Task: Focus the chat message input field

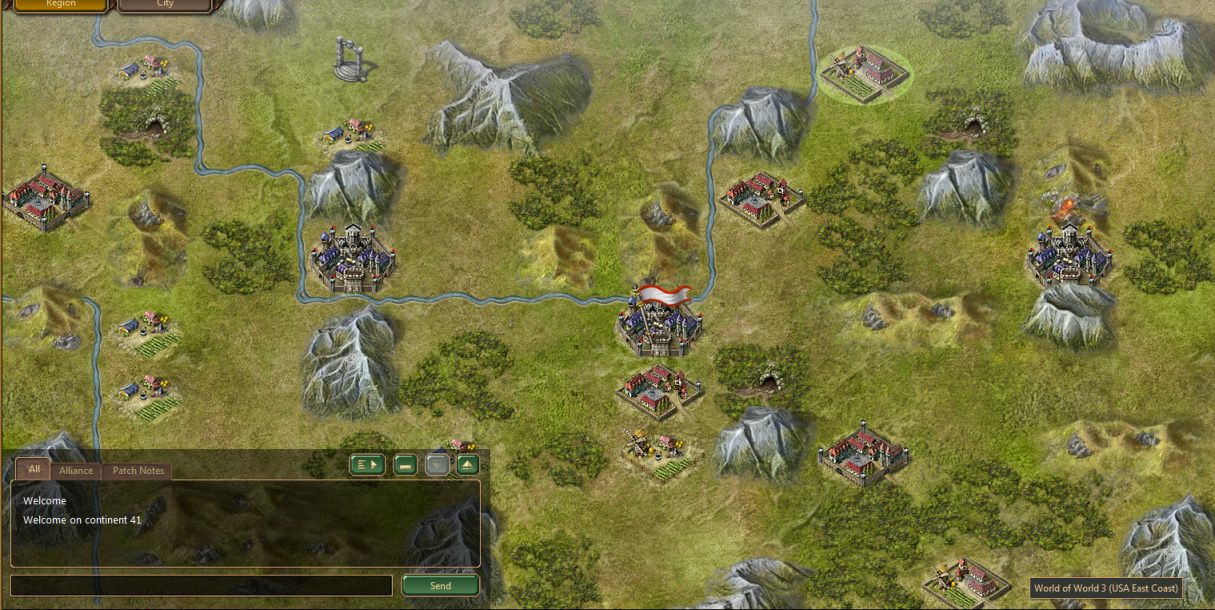Action: point(201,586)
